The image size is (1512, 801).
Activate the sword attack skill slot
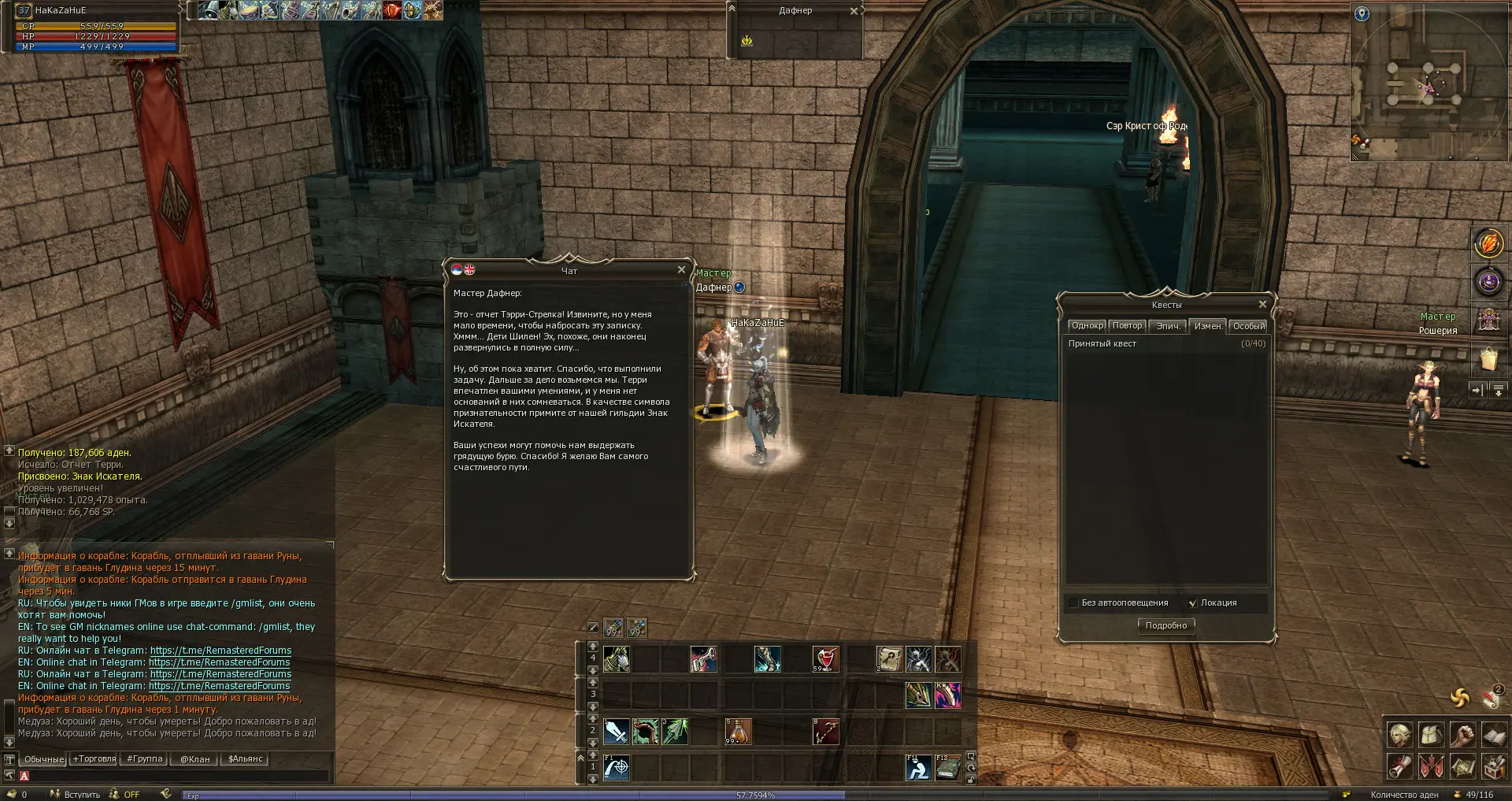(x=616, y=732)
